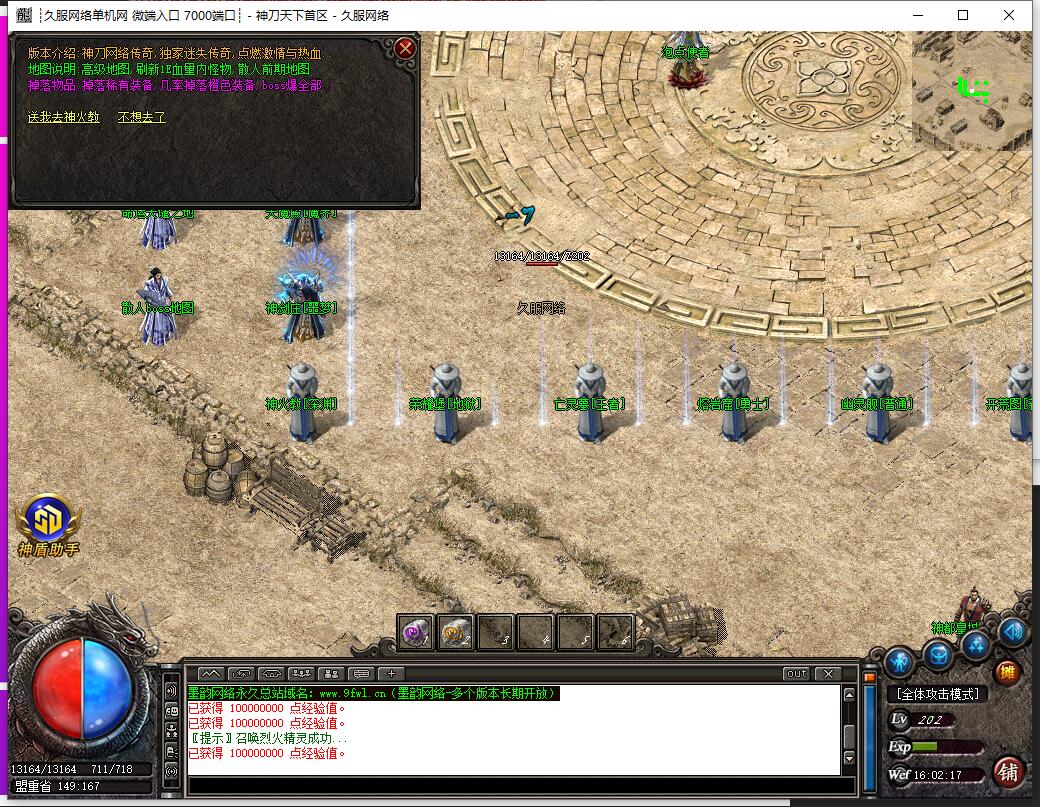Image resolution: width=1040 pixels, height=807 pixels.
Task: Choose the 送我去神火教 teleport option
Action: [64, 117]
